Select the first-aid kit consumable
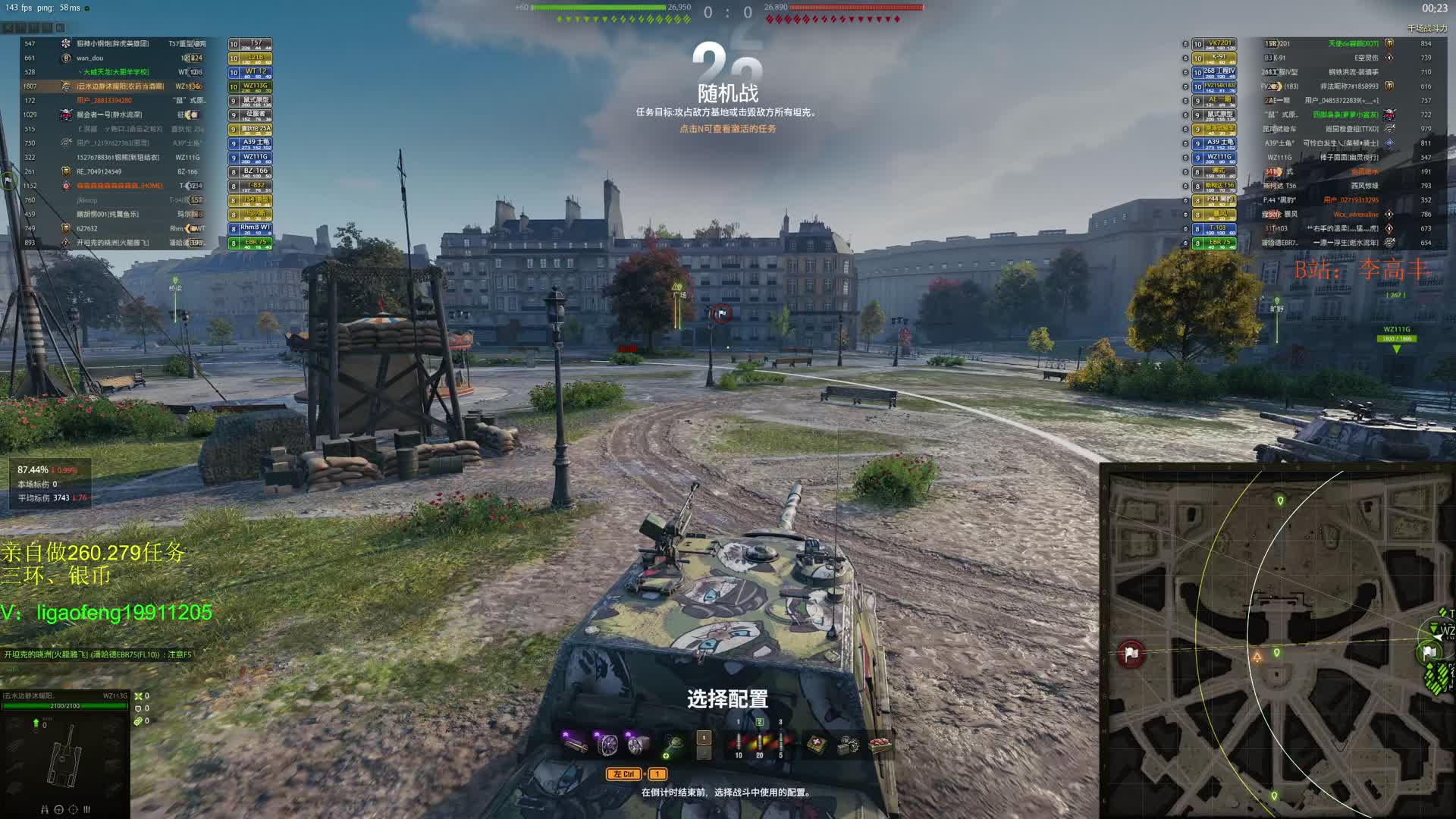Screen dimensions: 1456x819 817,745
